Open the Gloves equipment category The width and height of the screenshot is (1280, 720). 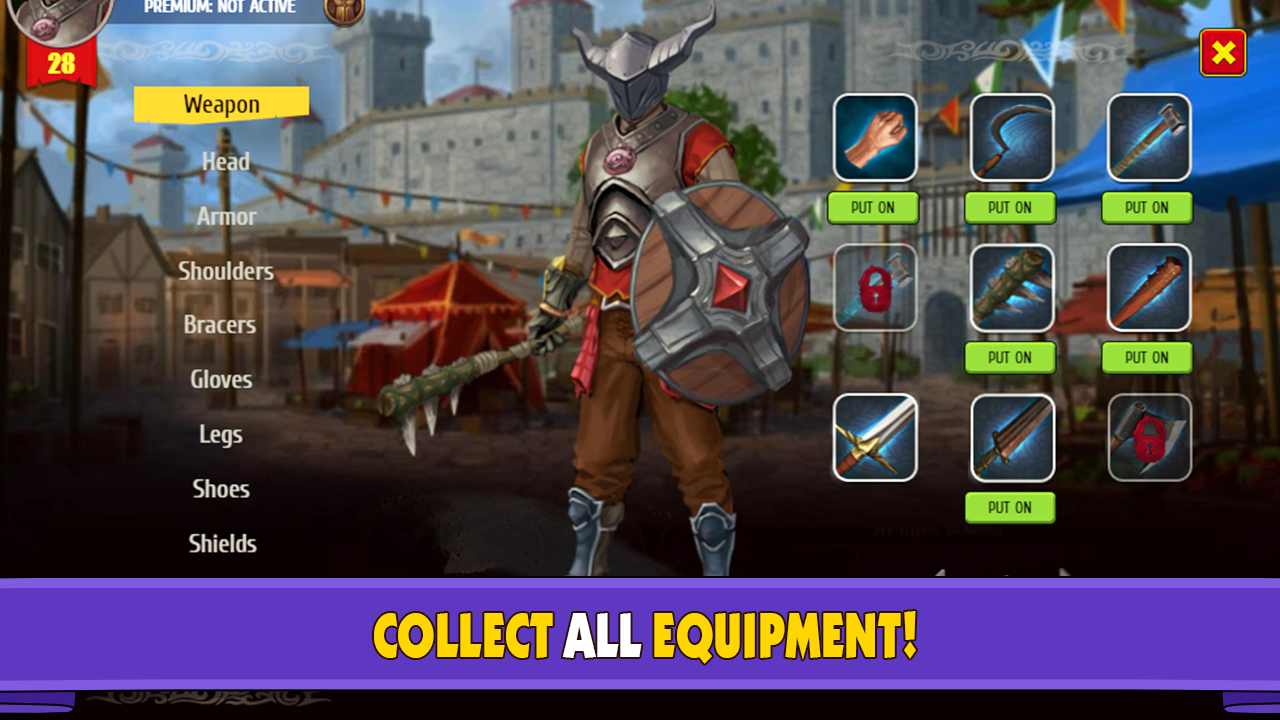[x=221, y=379]
